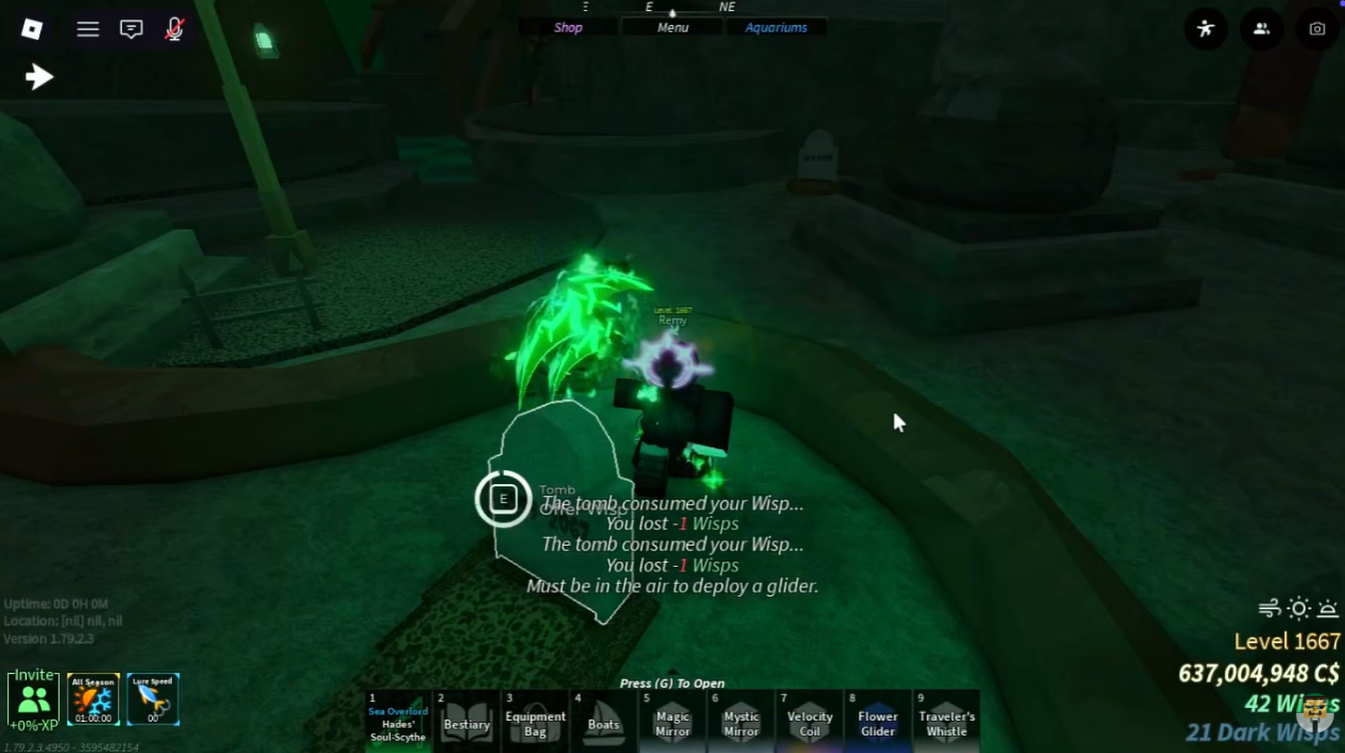
Task: Switch to the Aquariums tab
Action: (777, 27)
